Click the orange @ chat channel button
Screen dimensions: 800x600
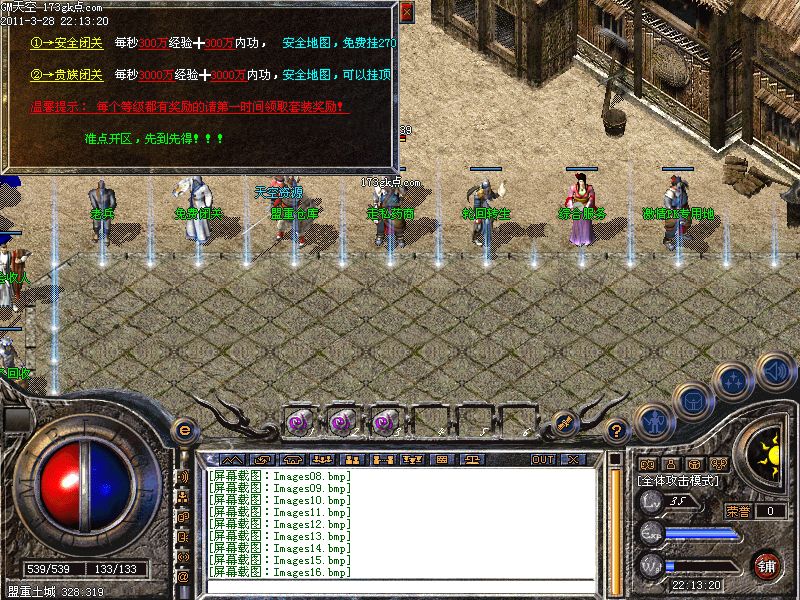pos(183,577)
